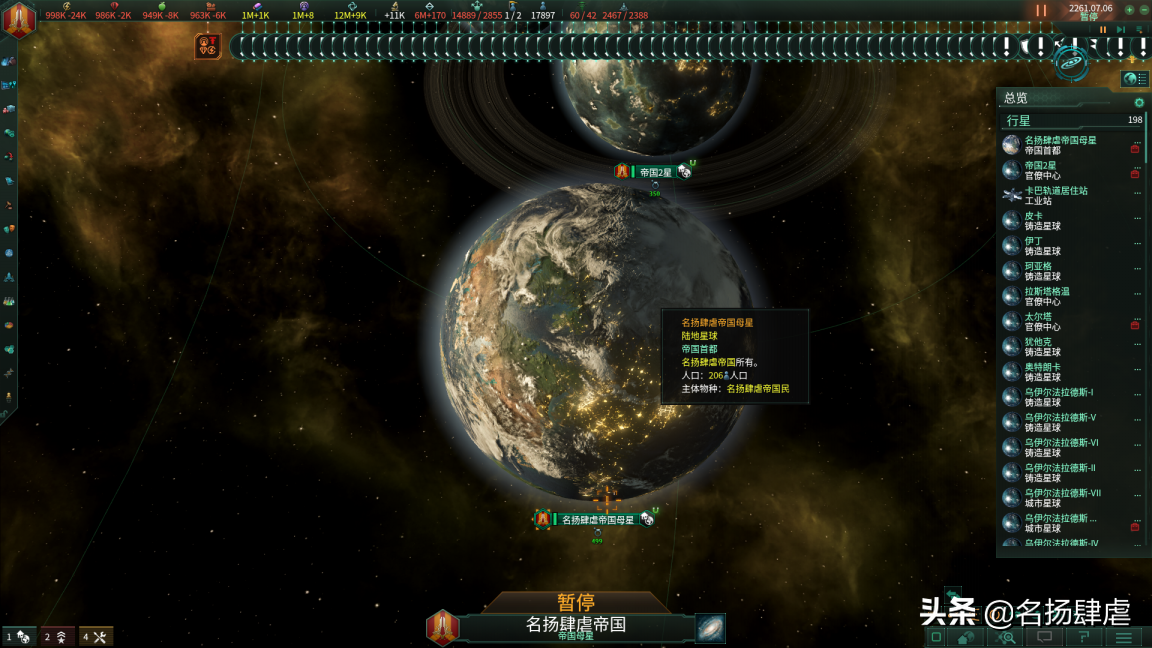Select control group 4 with the tools icon
The width and height of the screenshot is (1152, 648).
[x=96, y=636]
